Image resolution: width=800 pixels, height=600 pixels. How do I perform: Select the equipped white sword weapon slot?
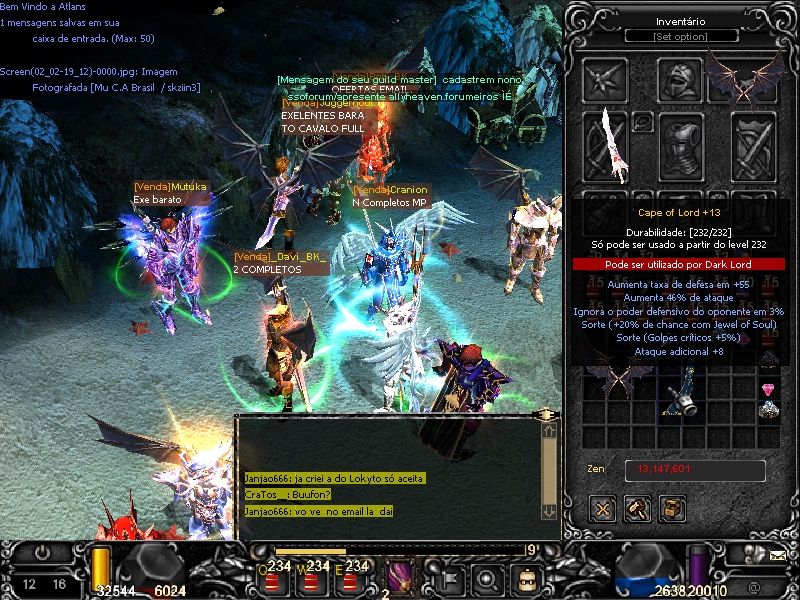[605, 147]
